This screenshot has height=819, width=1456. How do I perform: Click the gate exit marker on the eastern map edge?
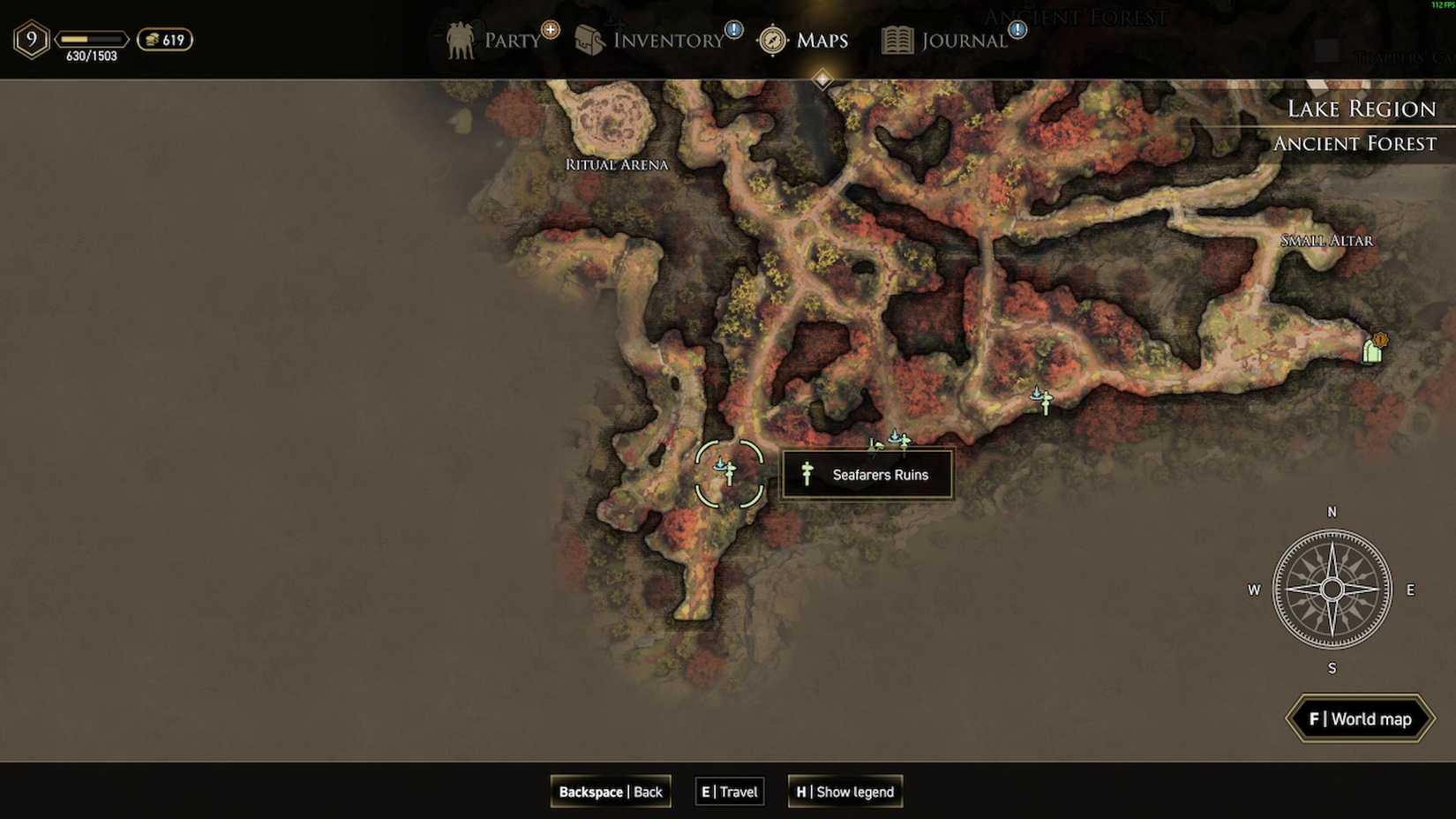coord(1374,348)
